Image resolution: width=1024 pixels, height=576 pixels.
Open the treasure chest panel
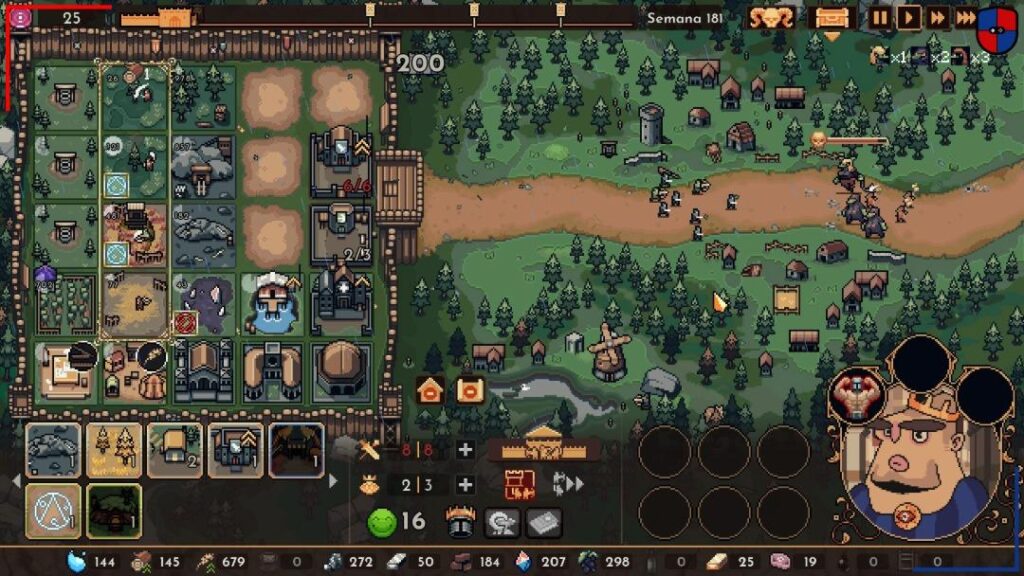point(831,17)
